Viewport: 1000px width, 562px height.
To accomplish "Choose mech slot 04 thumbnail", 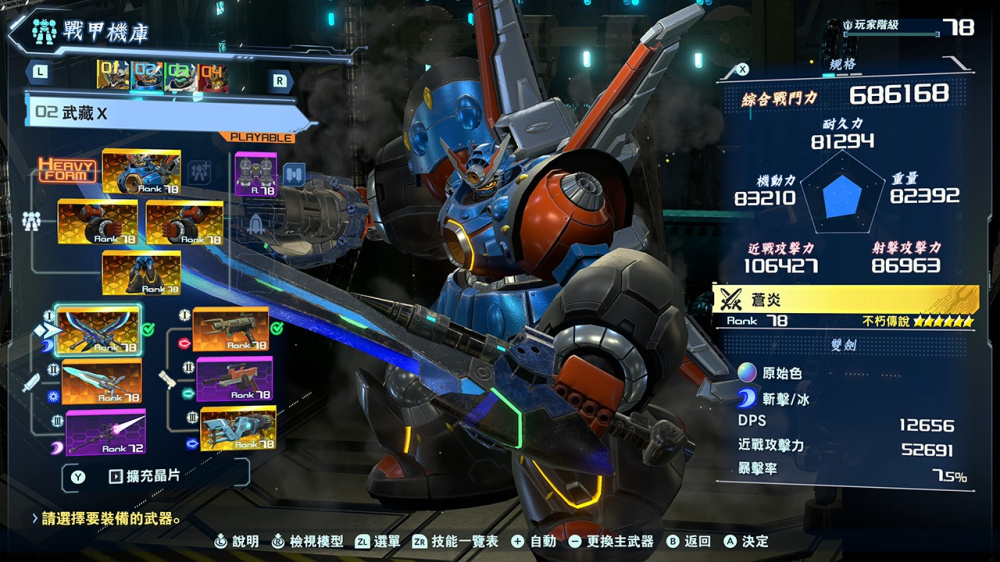I will (x=213, y=76).
